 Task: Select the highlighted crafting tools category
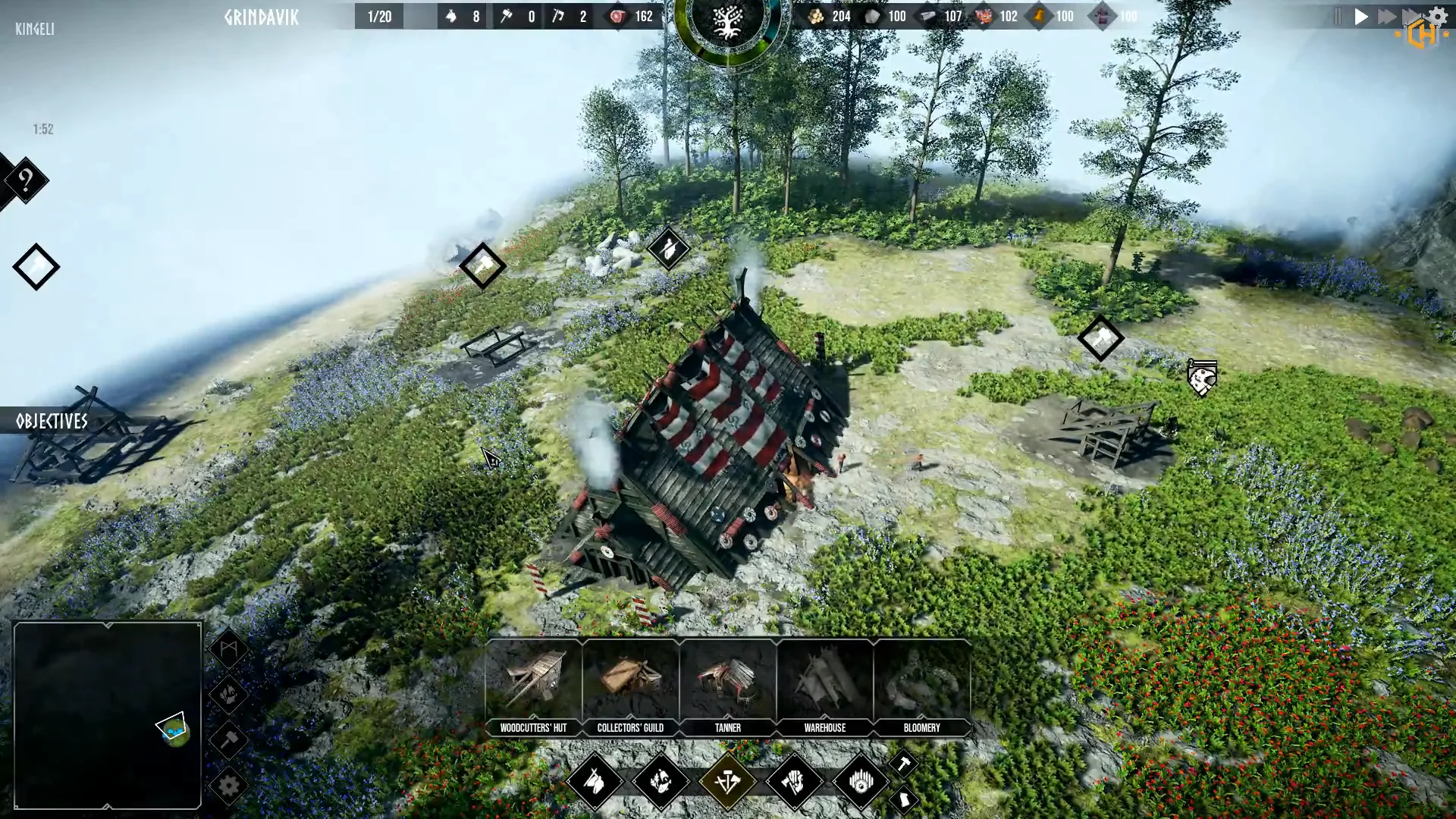[727, 781]
